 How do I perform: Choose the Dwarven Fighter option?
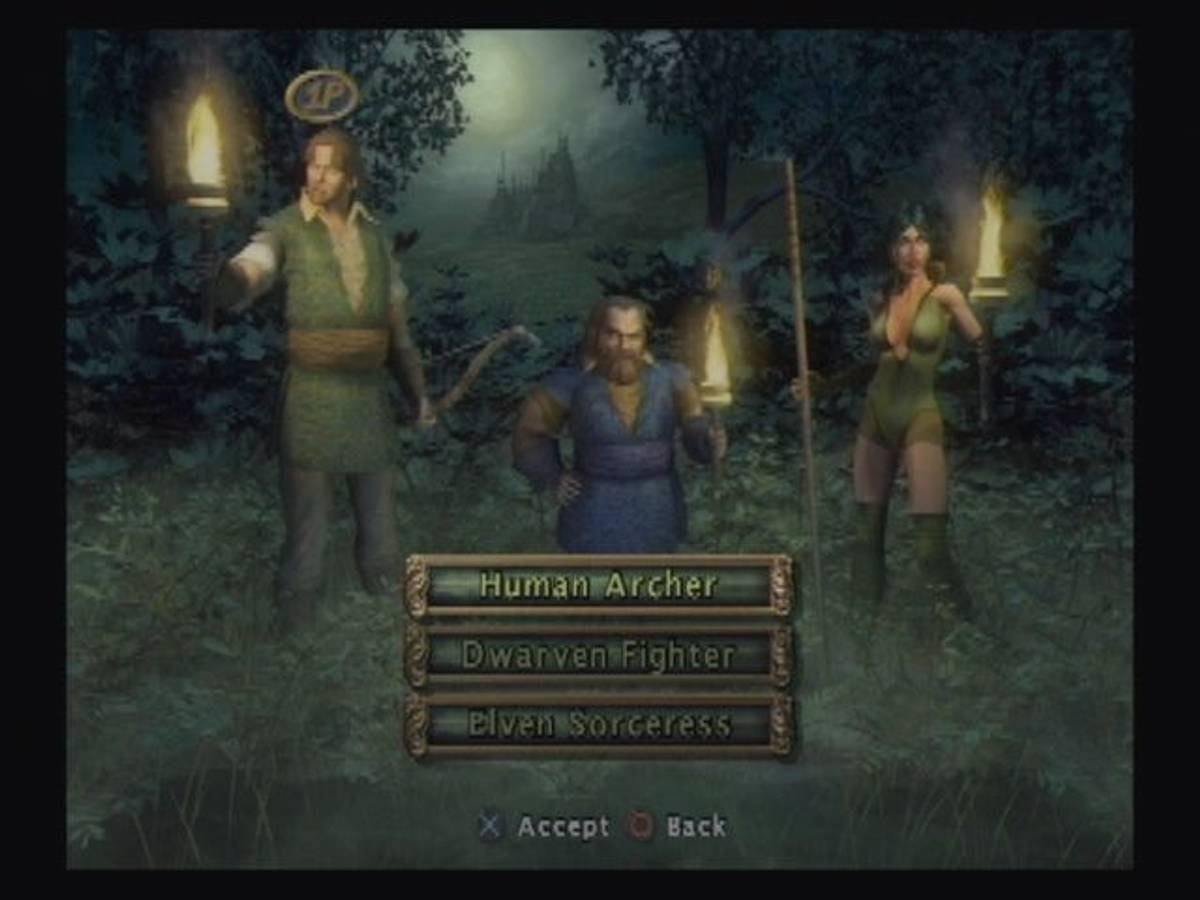point(598,656)
